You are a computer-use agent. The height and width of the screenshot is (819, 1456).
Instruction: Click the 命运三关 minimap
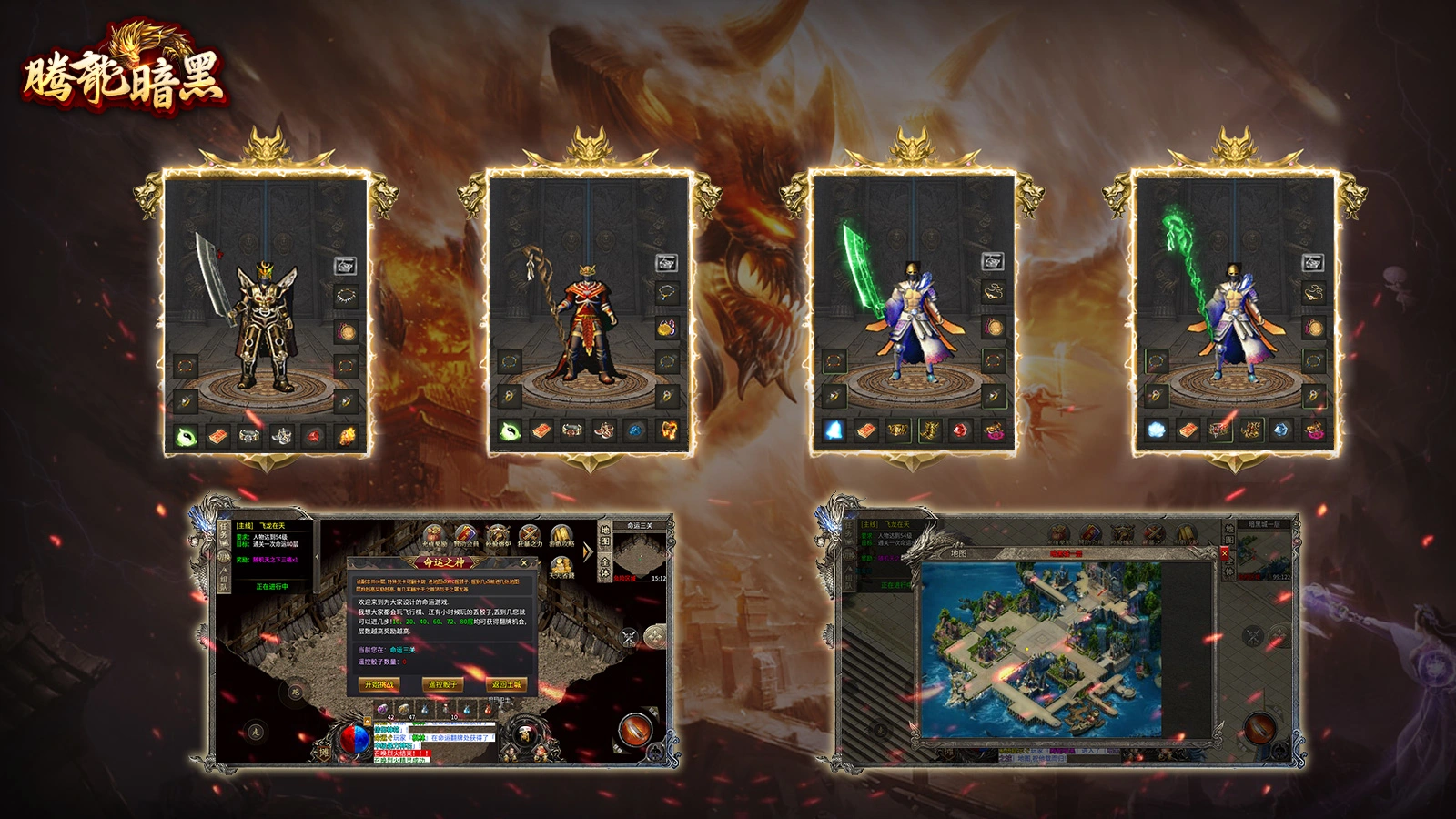[x=640, y=552]
